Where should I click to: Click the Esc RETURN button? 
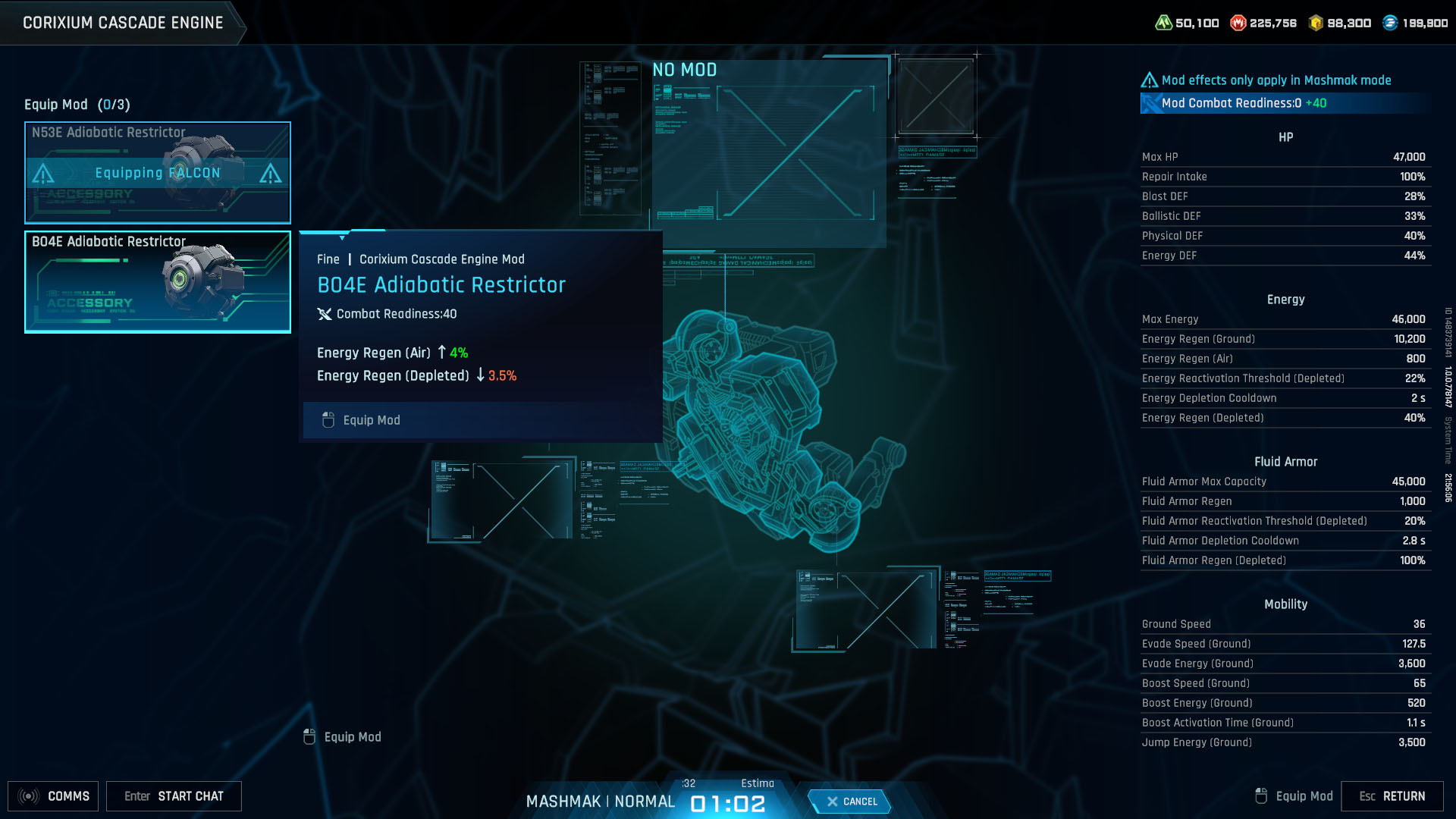1393,796
